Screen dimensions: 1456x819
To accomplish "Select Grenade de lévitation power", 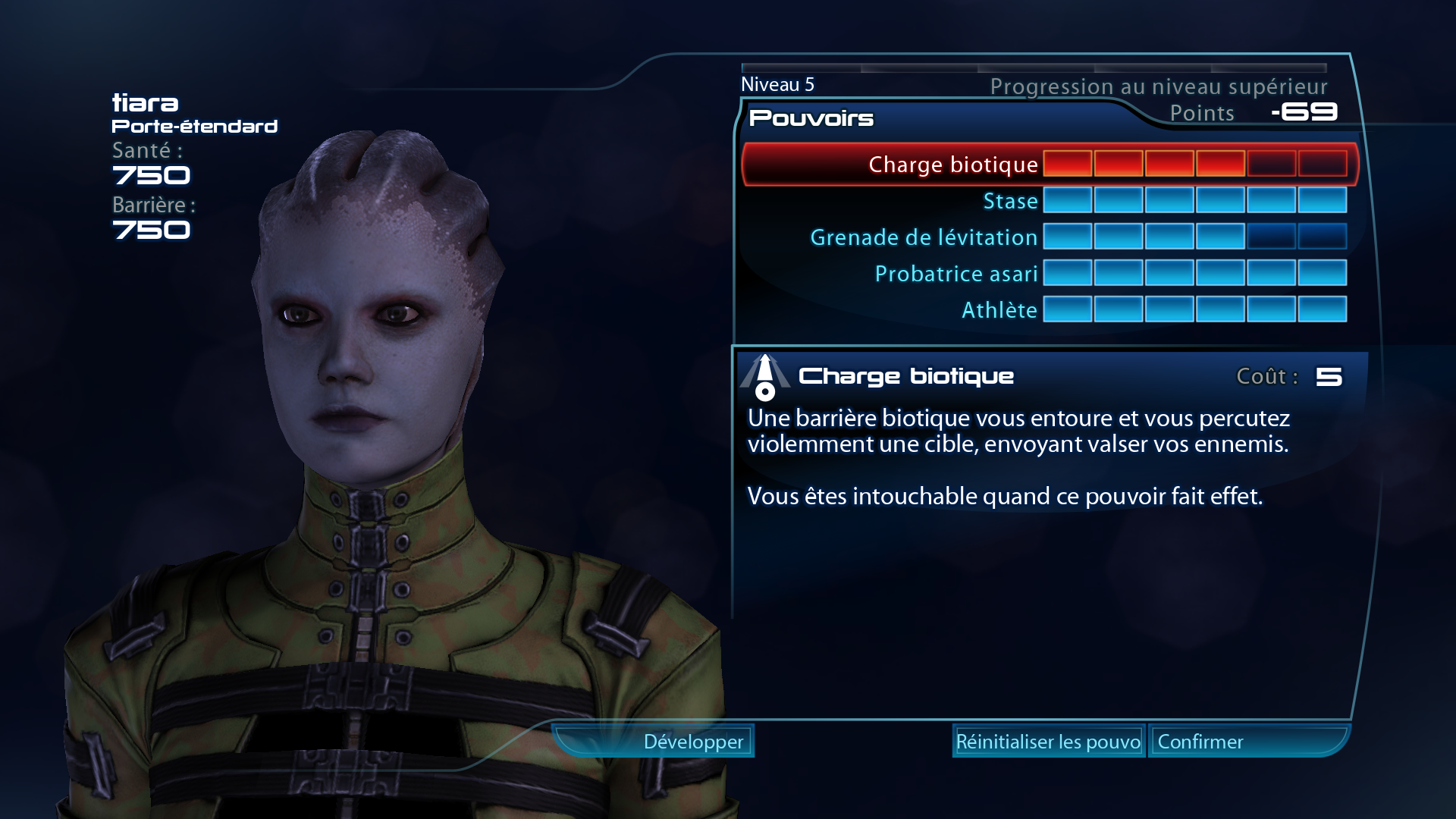I will pyautogui.click(x=924, y=237).
